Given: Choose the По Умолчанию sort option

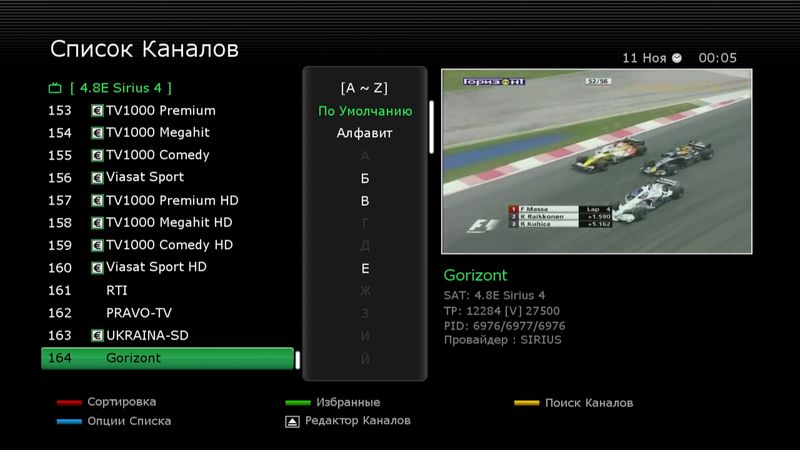Looking at the screenshot, I should coord(365,111).
